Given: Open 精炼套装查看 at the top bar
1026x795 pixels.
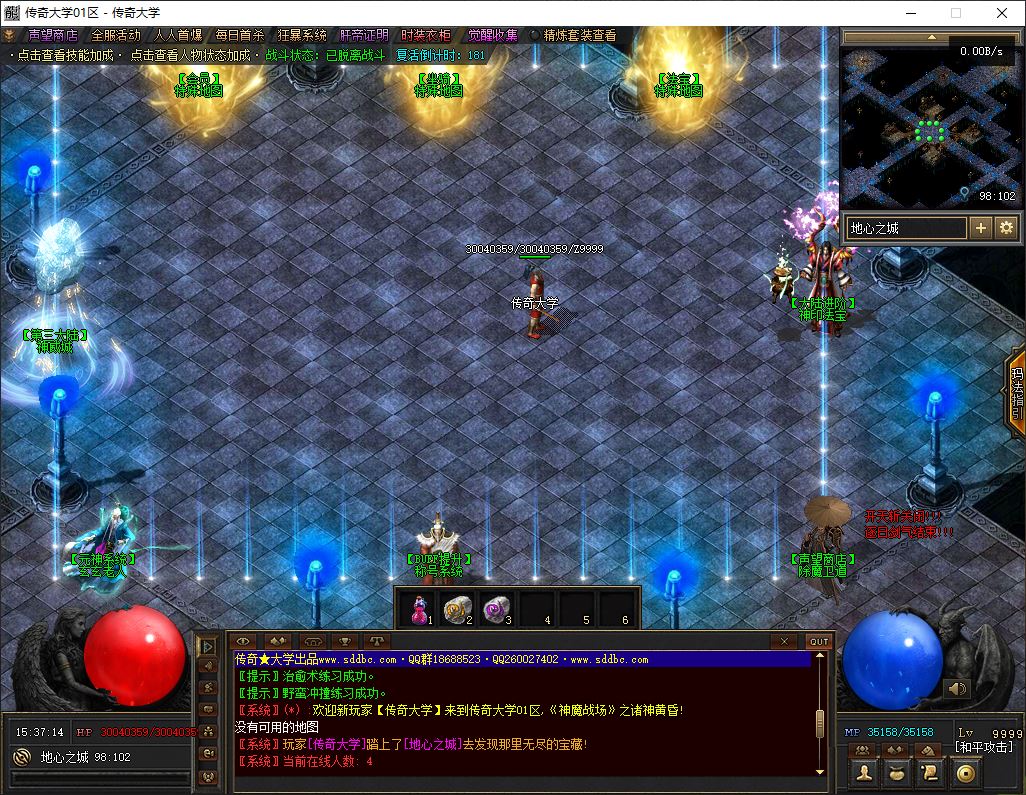Looking at the screenshot, I should (579, 35).
